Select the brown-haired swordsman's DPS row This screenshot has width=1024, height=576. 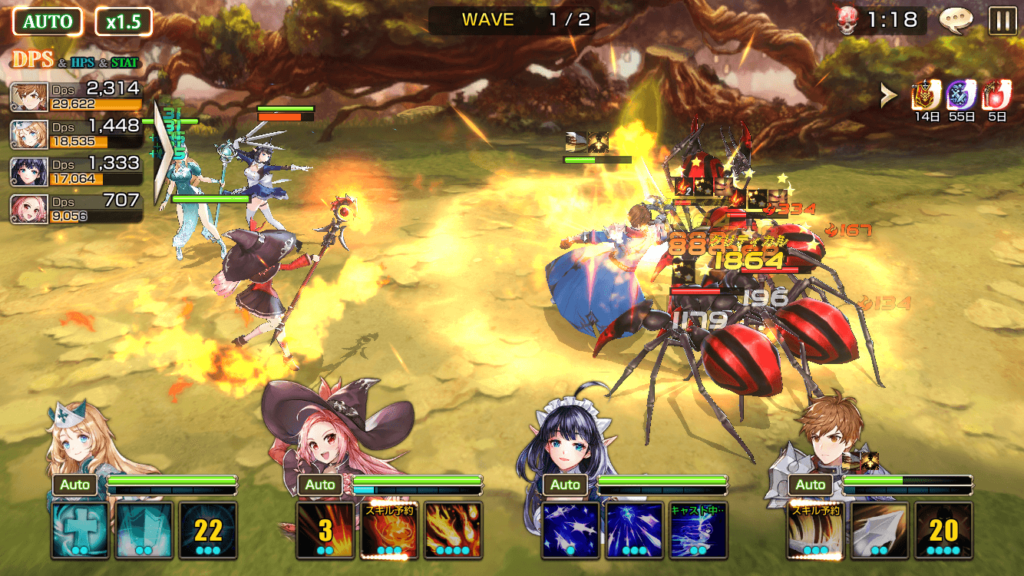pos(76,96)
